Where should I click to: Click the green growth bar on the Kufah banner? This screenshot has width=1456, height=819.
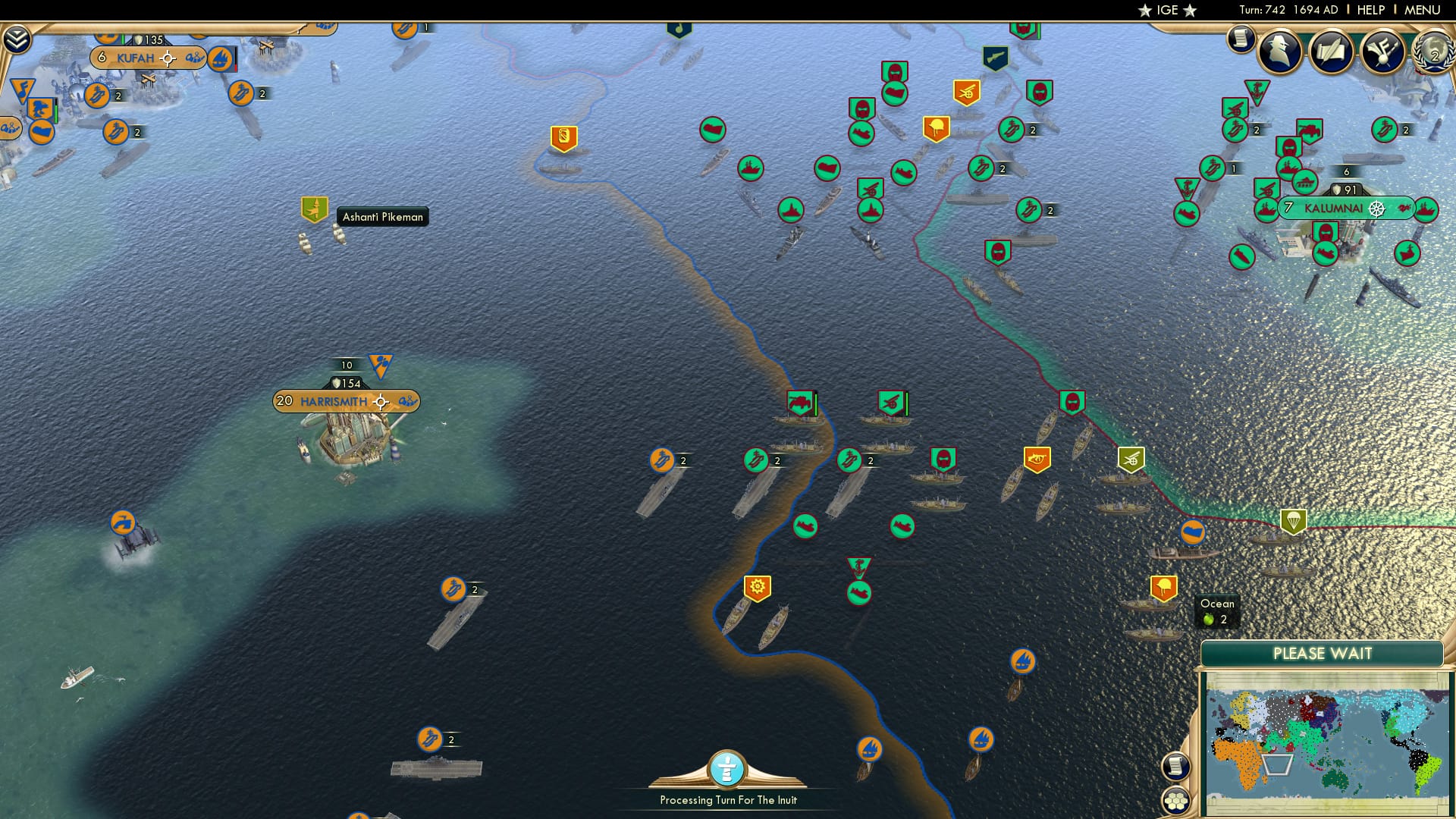pyautogui.click(x=123, y=39)
